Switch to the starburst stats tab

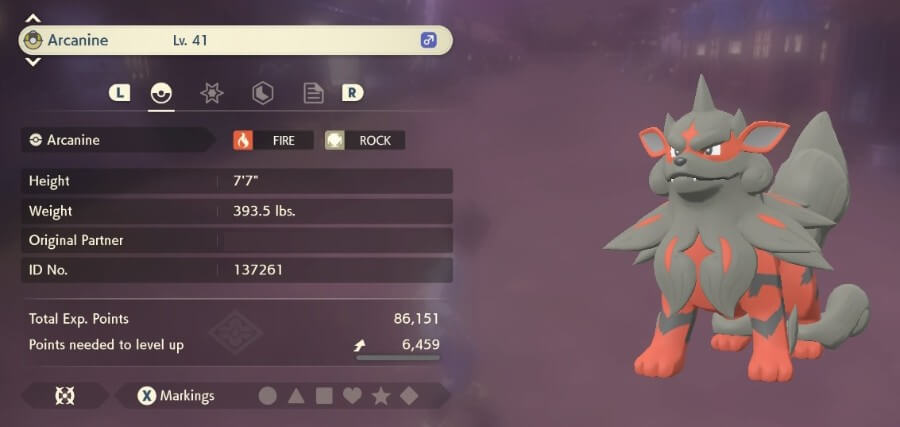pos(211,93)
